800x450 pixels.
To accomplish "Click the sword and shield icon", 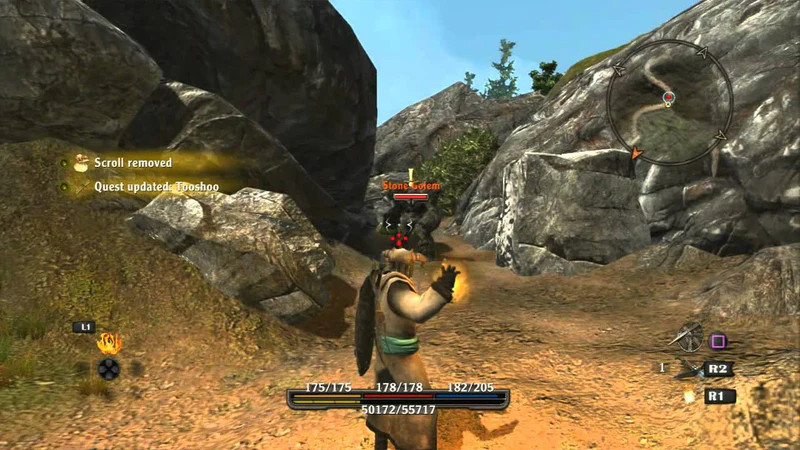I will point(688,338).
